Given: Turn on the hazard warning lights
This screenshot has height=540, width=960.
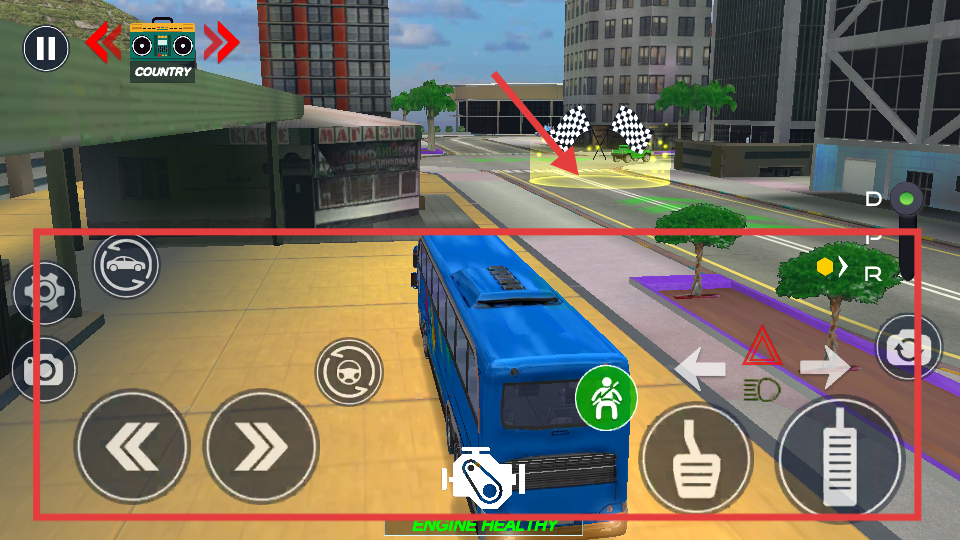Looking at the screenshot, I should tap(762, 347).
